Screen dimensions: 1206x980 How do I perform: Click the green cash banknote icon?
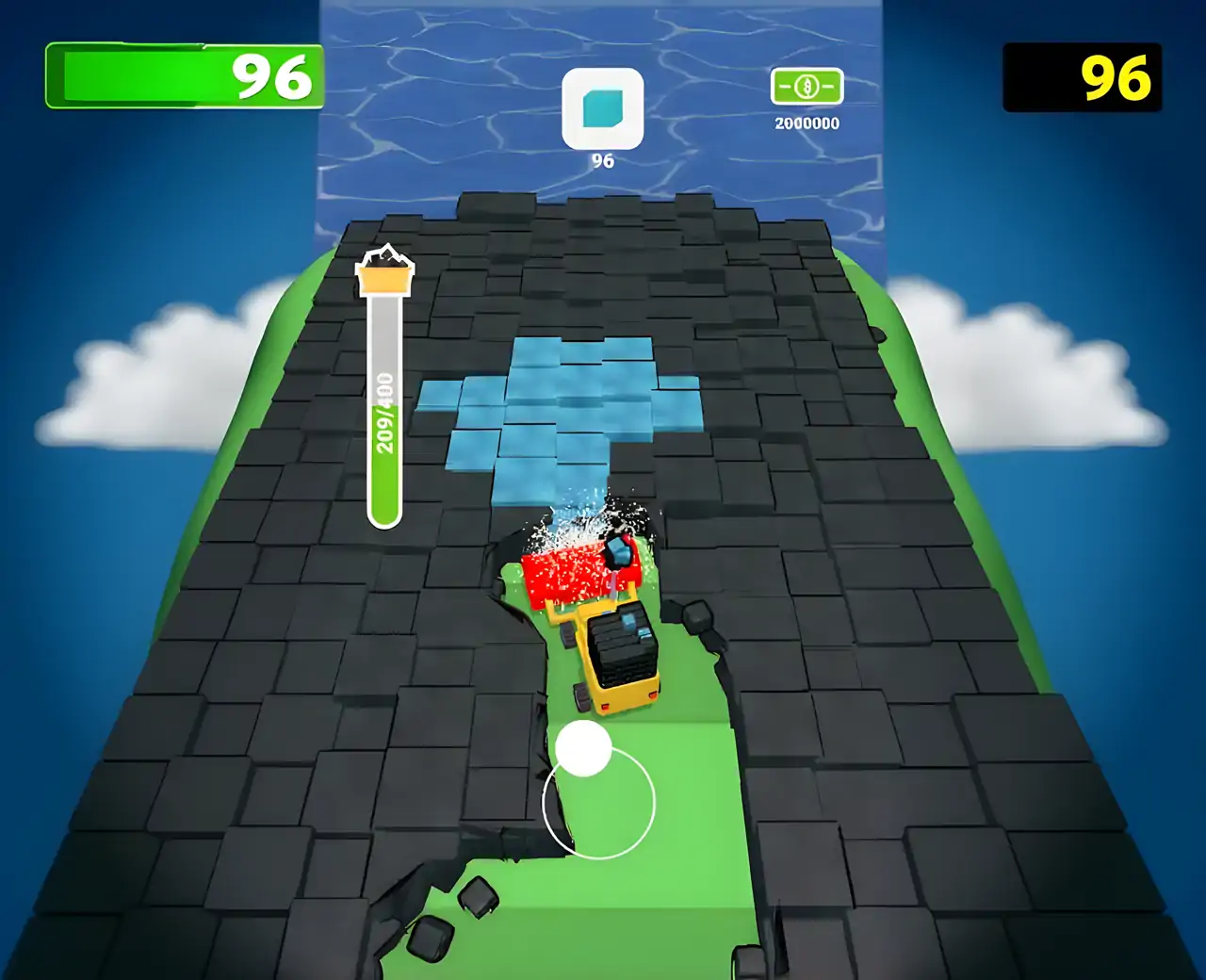pyautogui.click(x=807, y=88)
